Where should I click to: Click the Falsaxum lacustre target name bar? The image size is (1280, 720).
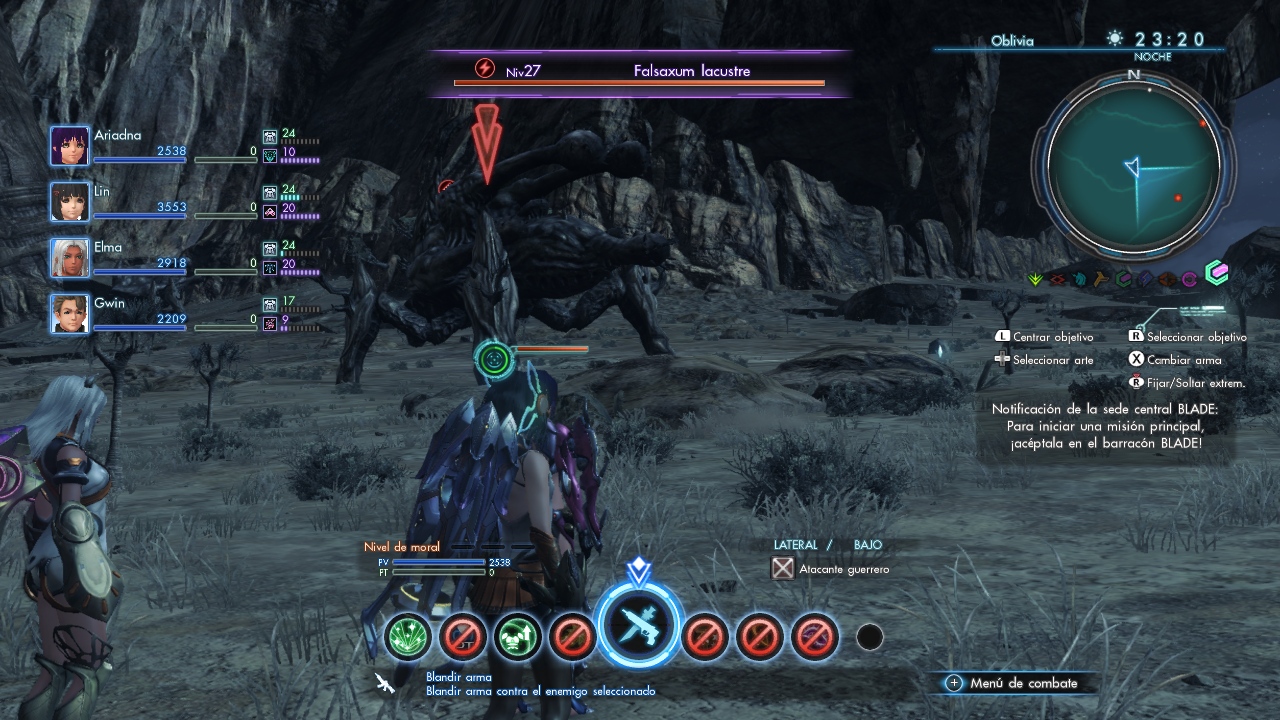(x=691, y=71)
